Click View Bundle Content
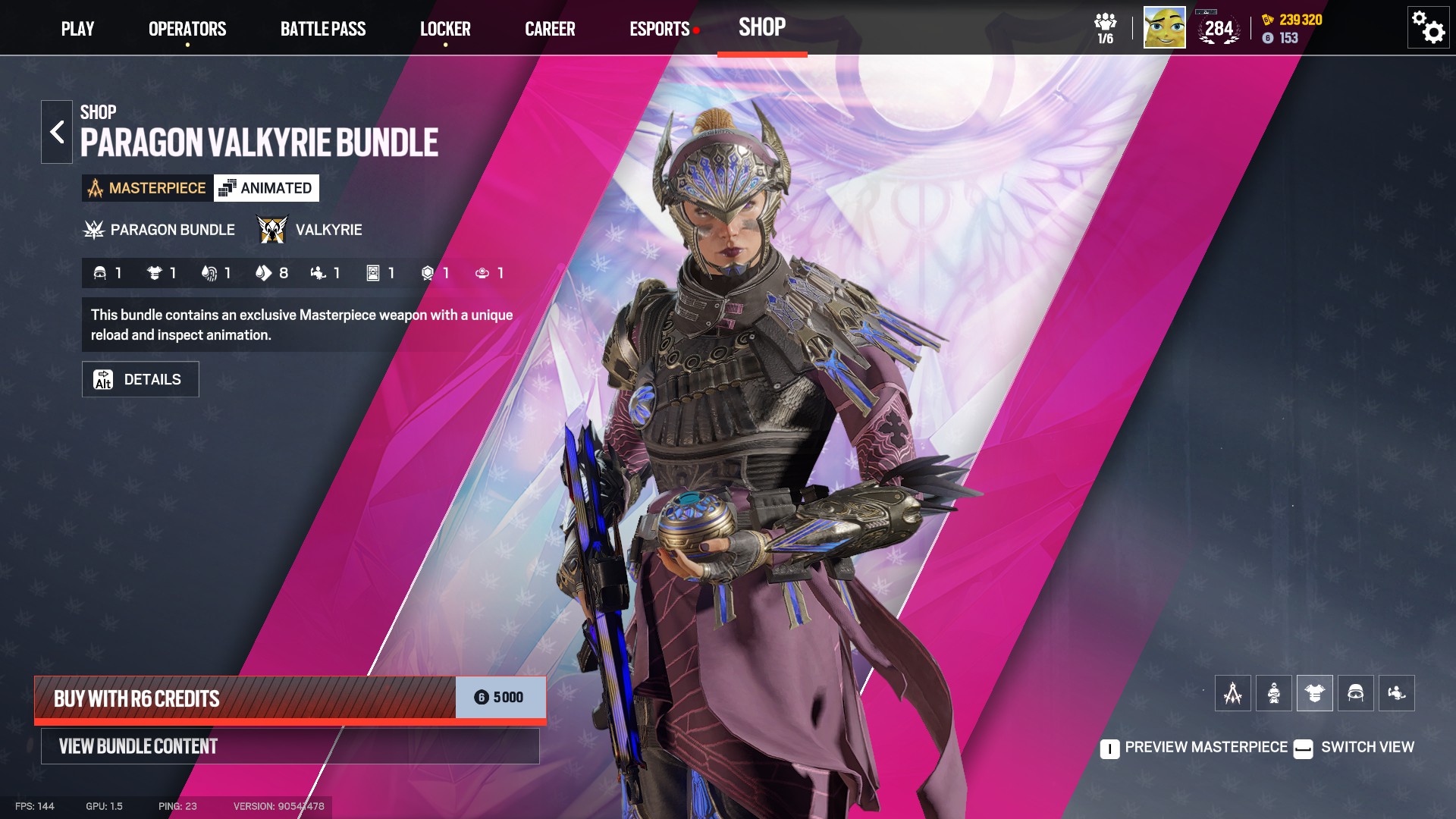Viewport: 1456px width, 819px height. (x=288, y=745)
